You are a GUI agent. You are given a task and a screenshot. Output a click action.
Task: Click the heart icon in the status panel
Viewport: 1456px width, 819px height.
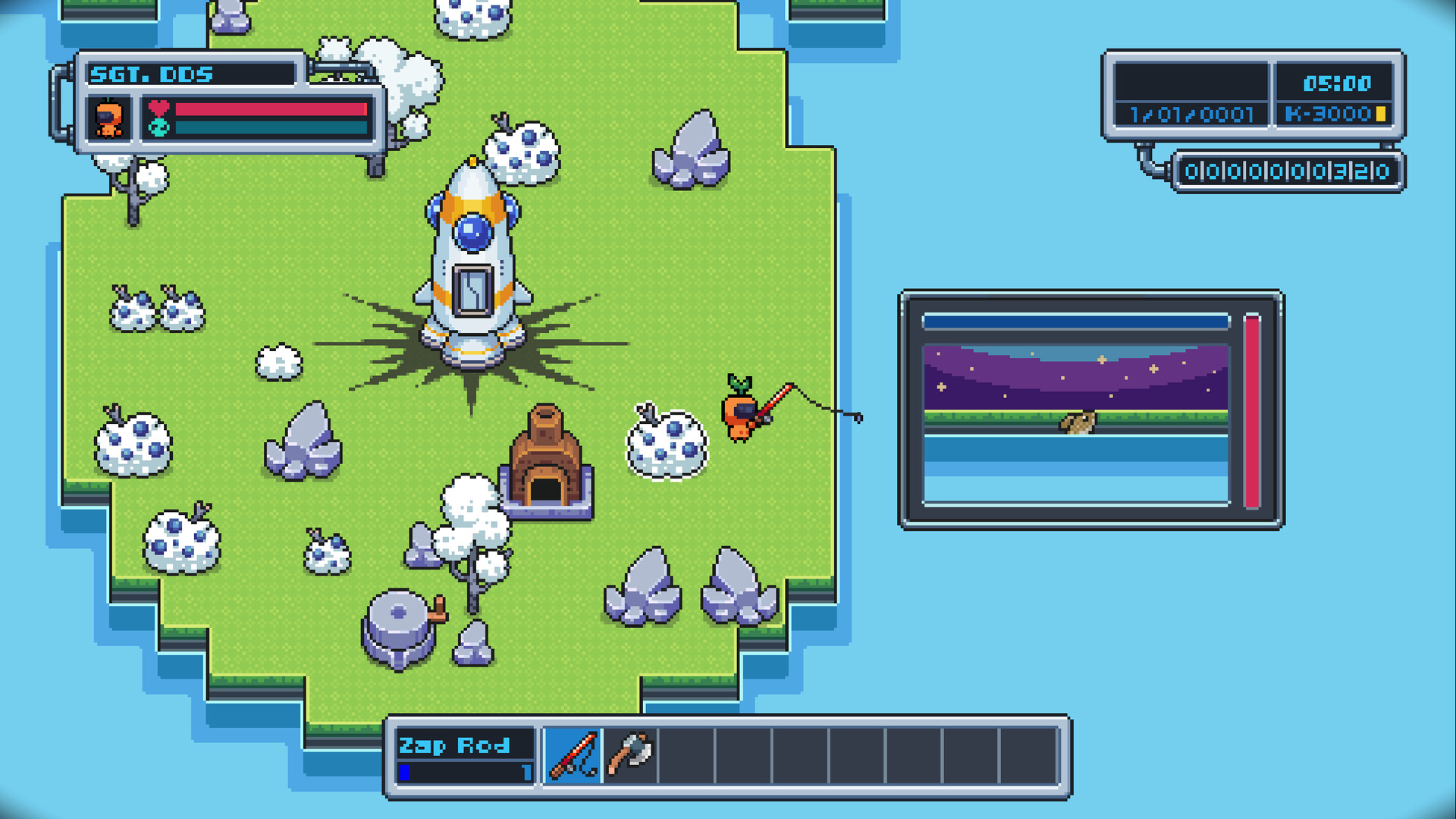tap(157, 107)
